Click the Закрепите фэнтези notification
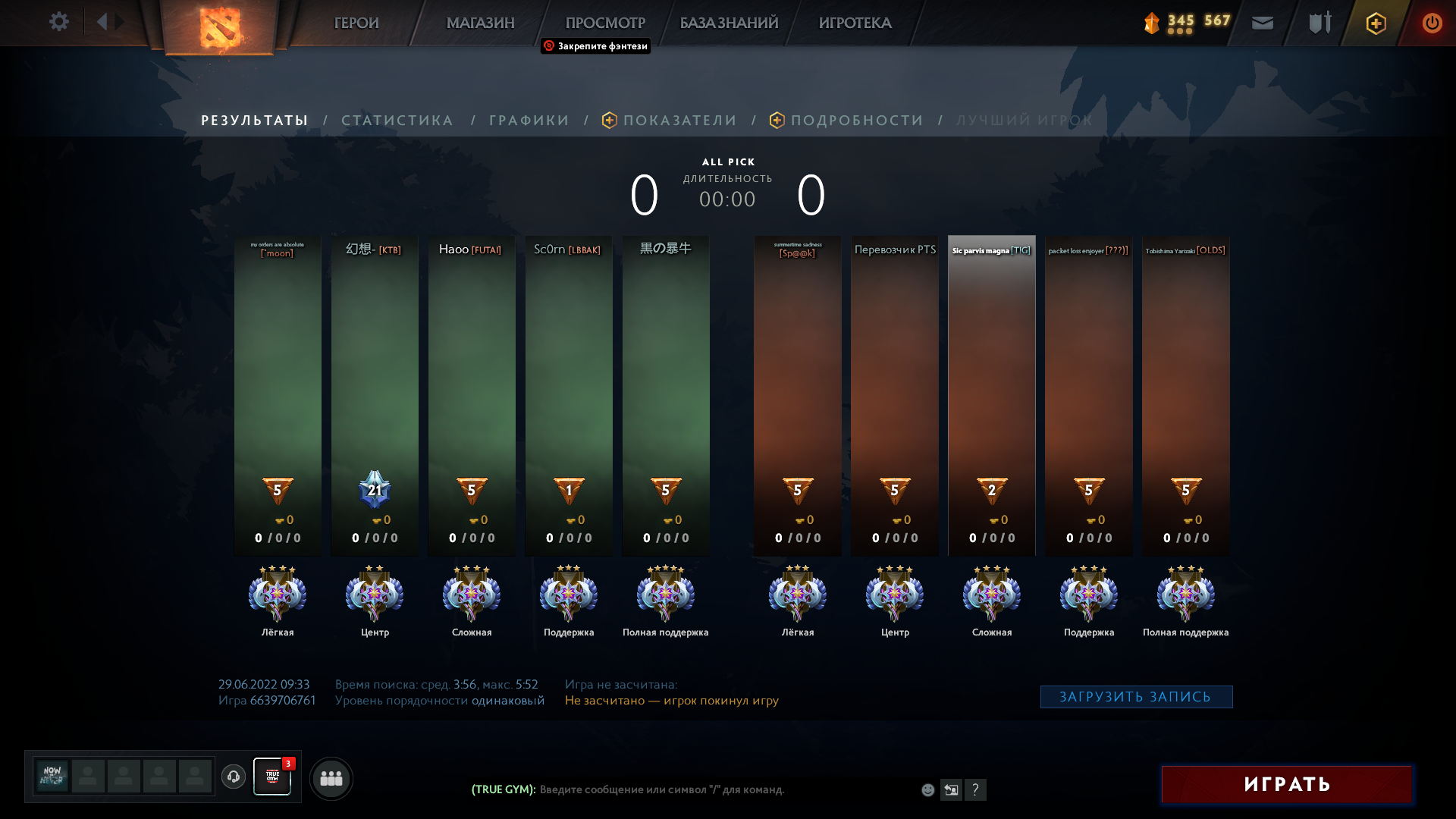The image size is (1456, 819). click(x=595, y=46)
